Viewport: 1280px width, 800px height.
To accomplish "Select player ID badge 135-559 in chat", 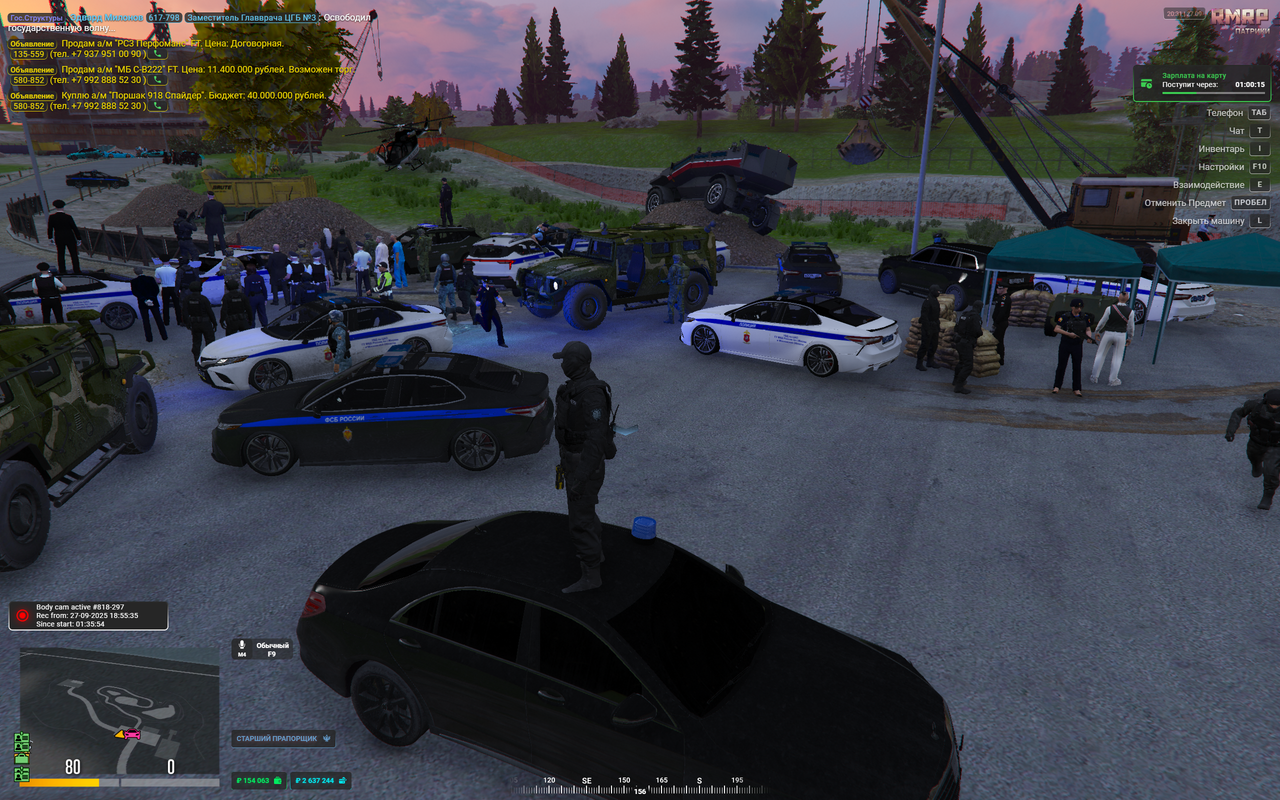I will (28, 55).
